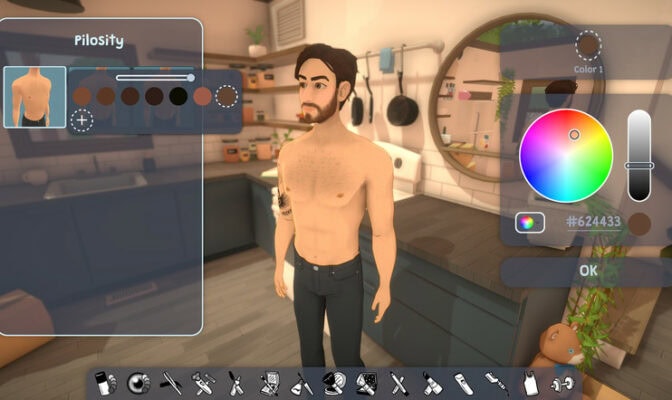Add a new color with the plus button
Viewport: 672px width, 400px height.
tap(81, 121)
